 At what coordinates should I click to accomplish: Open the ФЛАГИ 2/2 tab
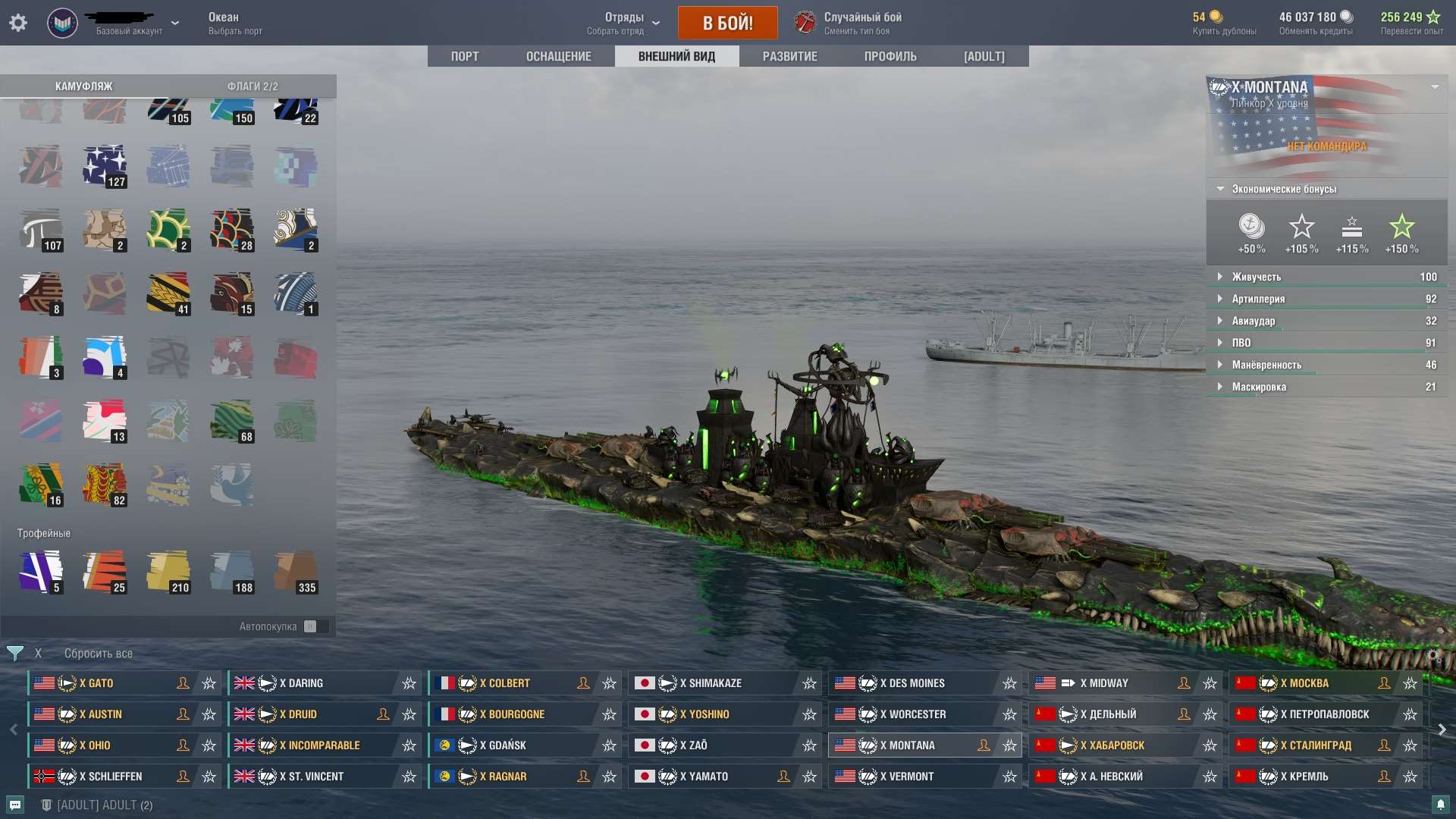pyautogui.click(x=253, y=86)
